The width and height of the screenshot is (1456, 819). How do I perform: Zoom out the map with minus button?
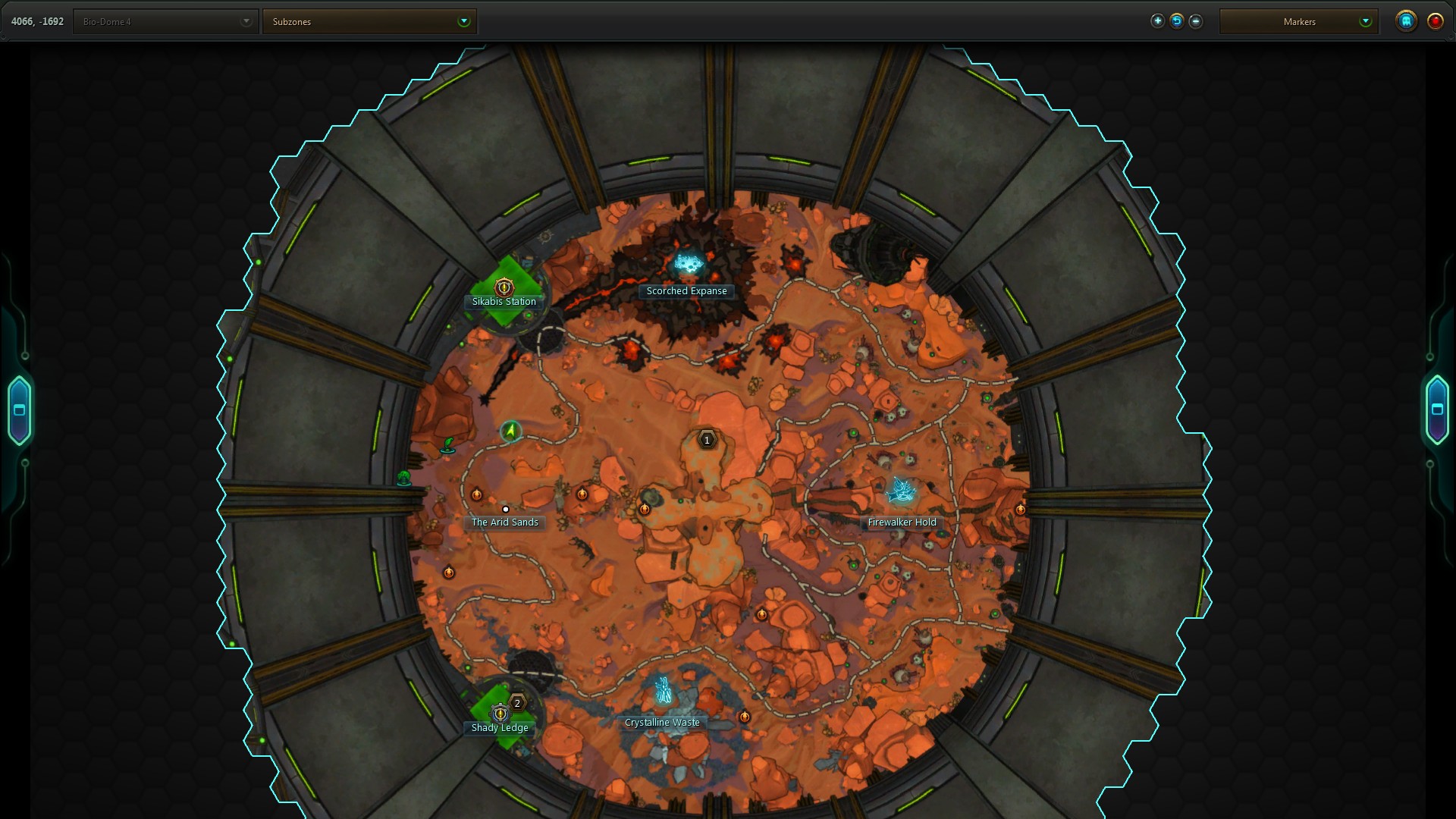coord(1196,21)
